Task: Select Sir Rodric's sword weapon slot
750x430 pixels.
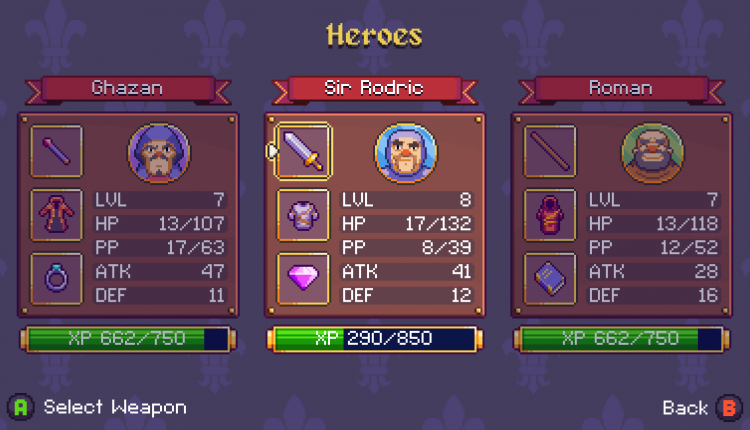Action: pyautogui.click(x=303, y=151)
